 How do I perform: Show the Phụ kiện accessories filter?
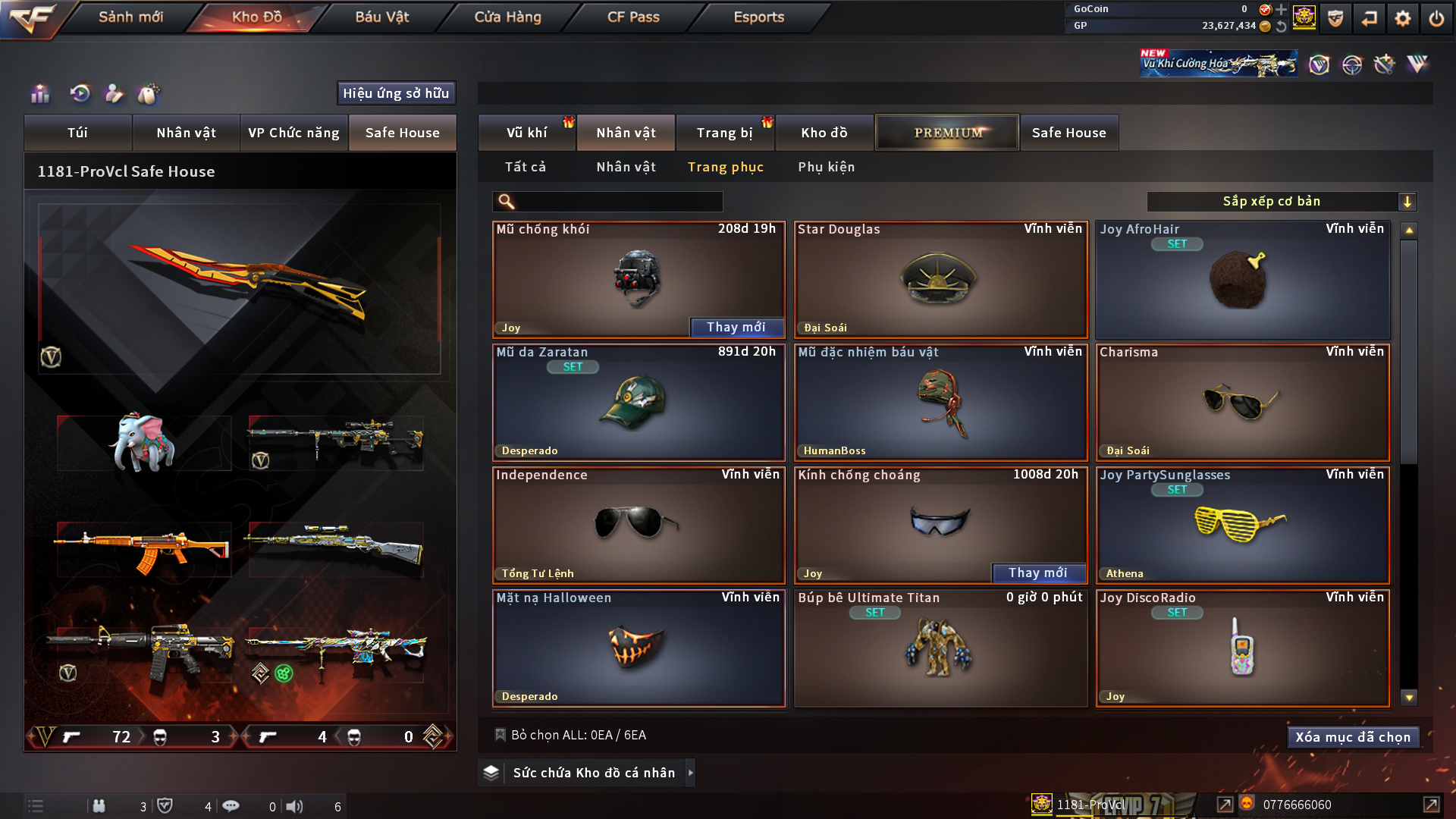[x=826, y=167]
